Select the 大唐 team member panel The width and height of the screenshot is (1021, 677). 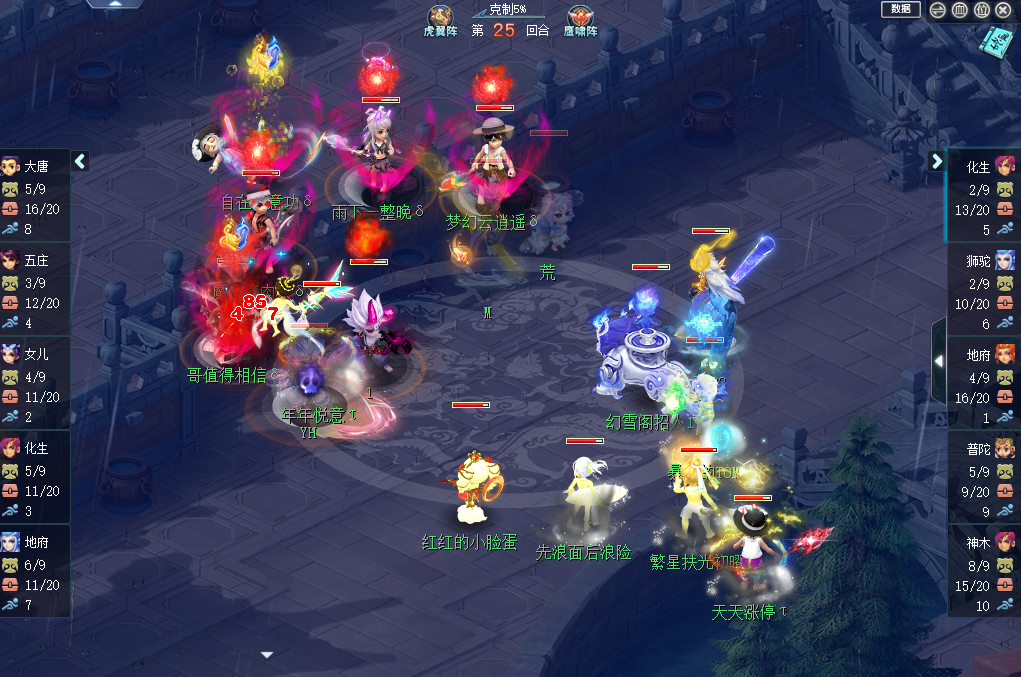(35, 197)
